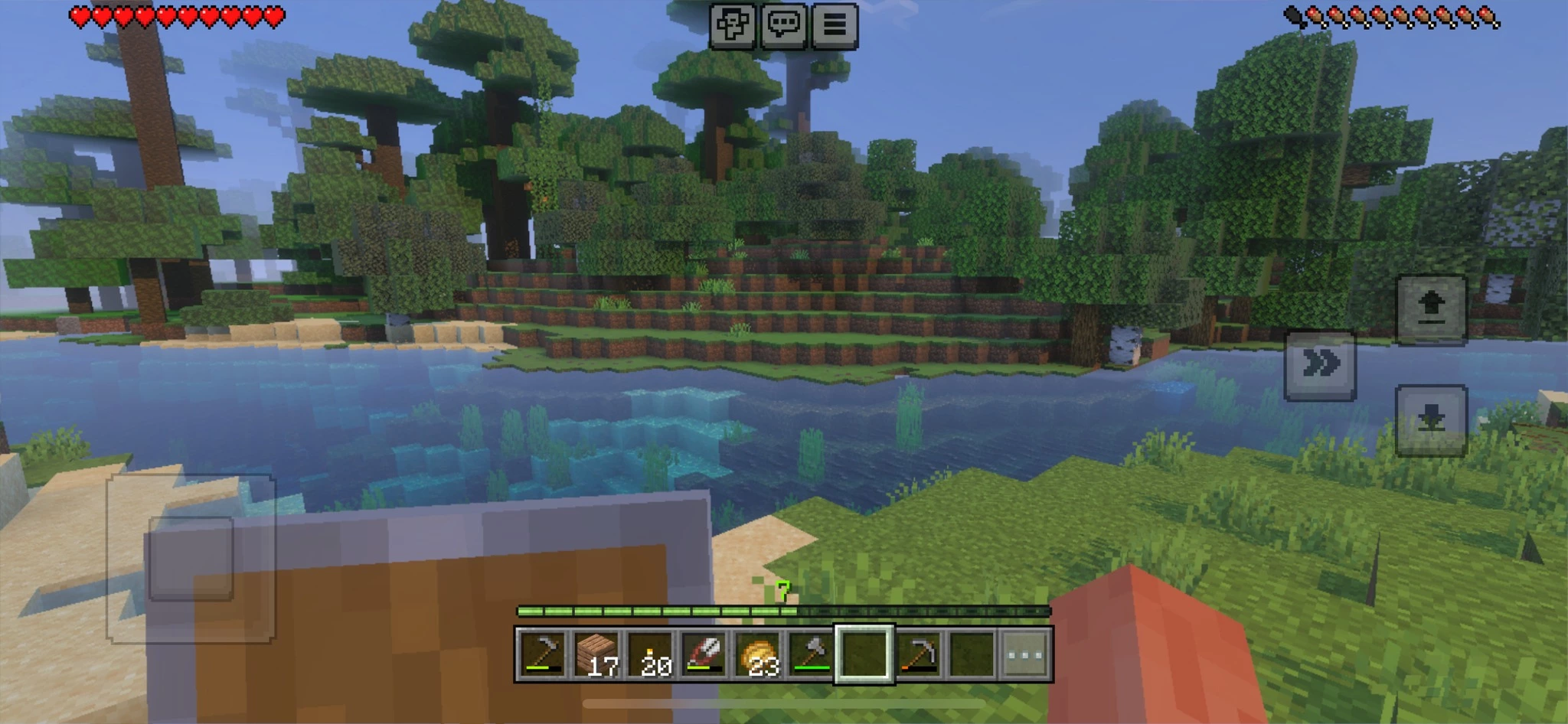Choose the torch stack of 20
Image resolution: width=1568 pixels, height=724 pixels.
coord(651,654)
